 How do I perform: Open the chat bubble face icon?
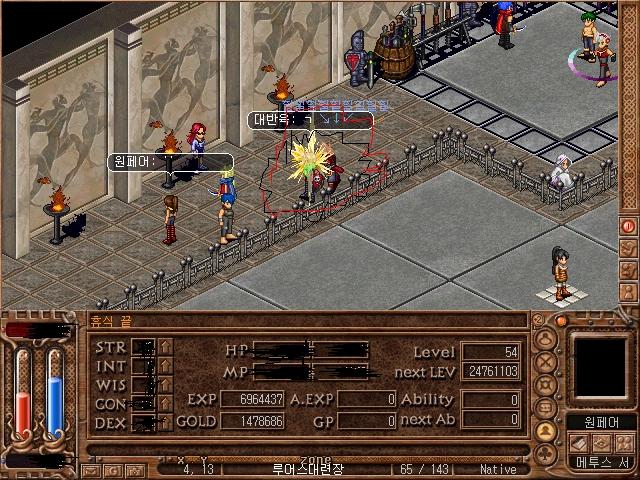click(x=547, y=408)
